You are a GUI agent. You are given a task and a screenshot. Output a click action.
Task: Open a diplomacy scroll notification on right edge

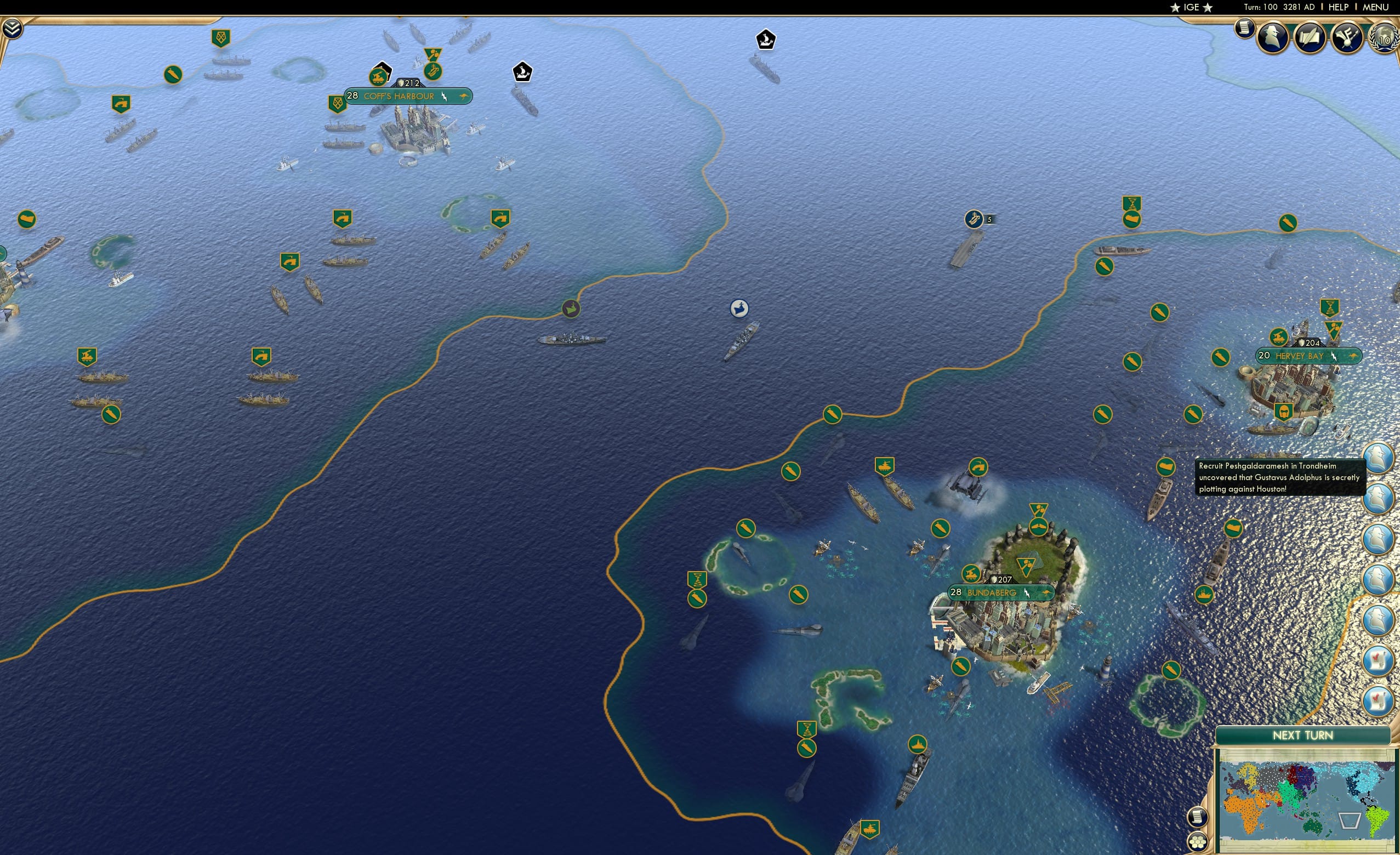coord(1378,661)
